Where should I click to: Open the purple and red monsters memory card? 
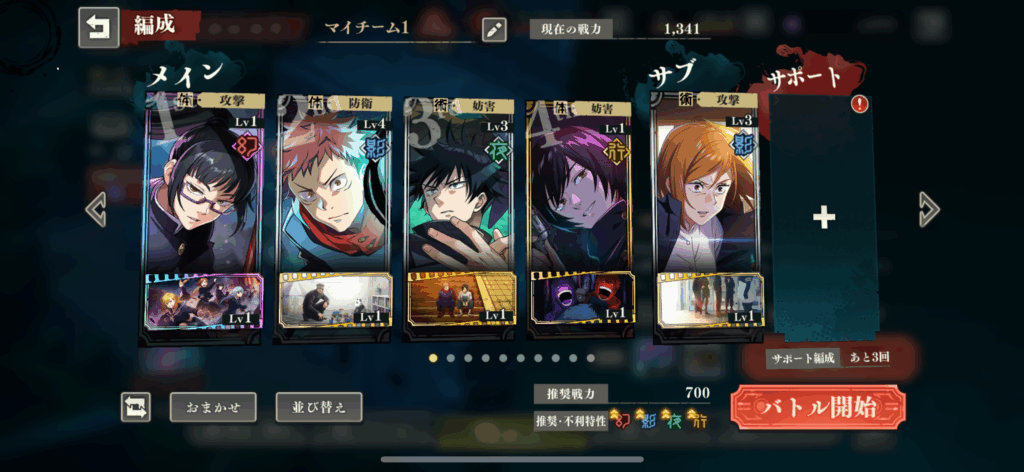click(582, 298)
